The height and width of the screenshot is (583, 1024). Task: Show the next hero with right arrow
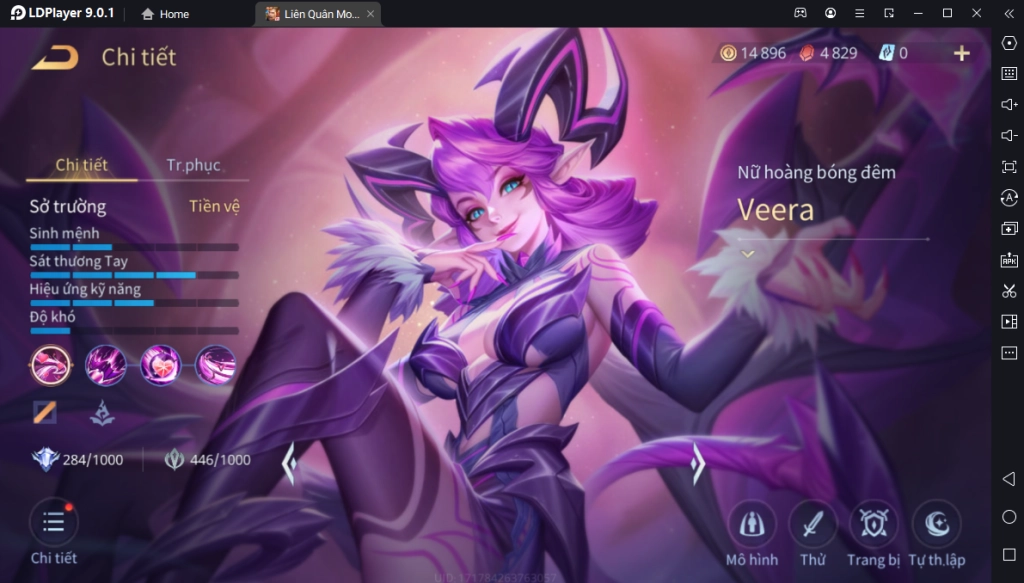tap(699, 463)
